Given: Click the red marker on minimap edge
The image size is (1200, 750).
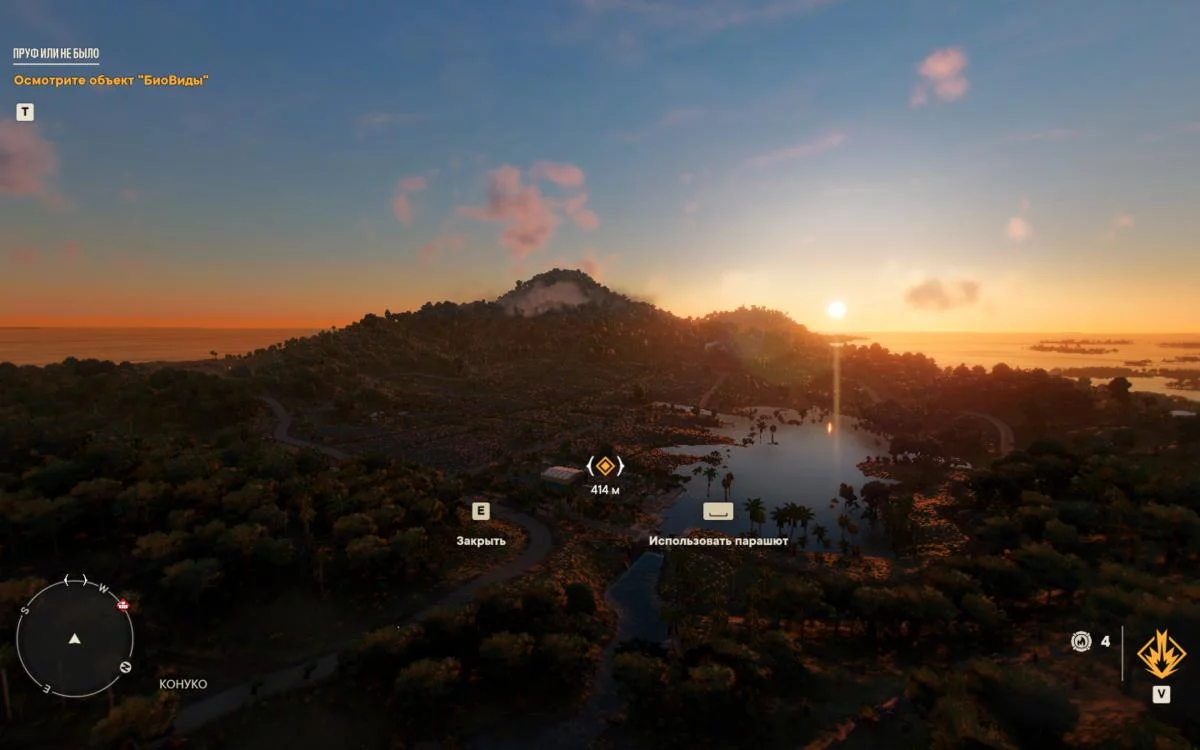Looking at the screenshot, I should 123,605.
